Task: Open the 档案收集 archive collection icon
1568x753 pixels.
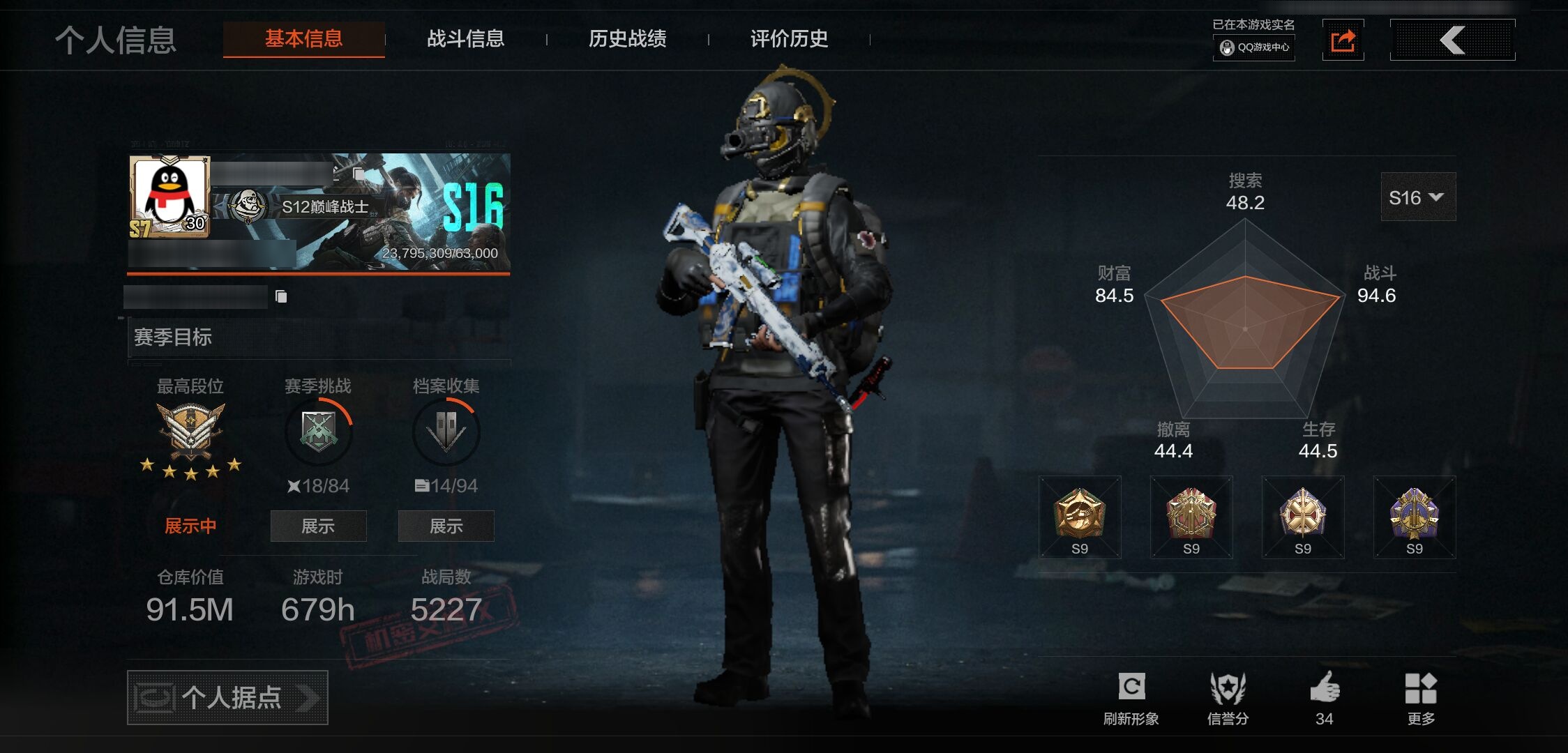Action: [446, 432]
